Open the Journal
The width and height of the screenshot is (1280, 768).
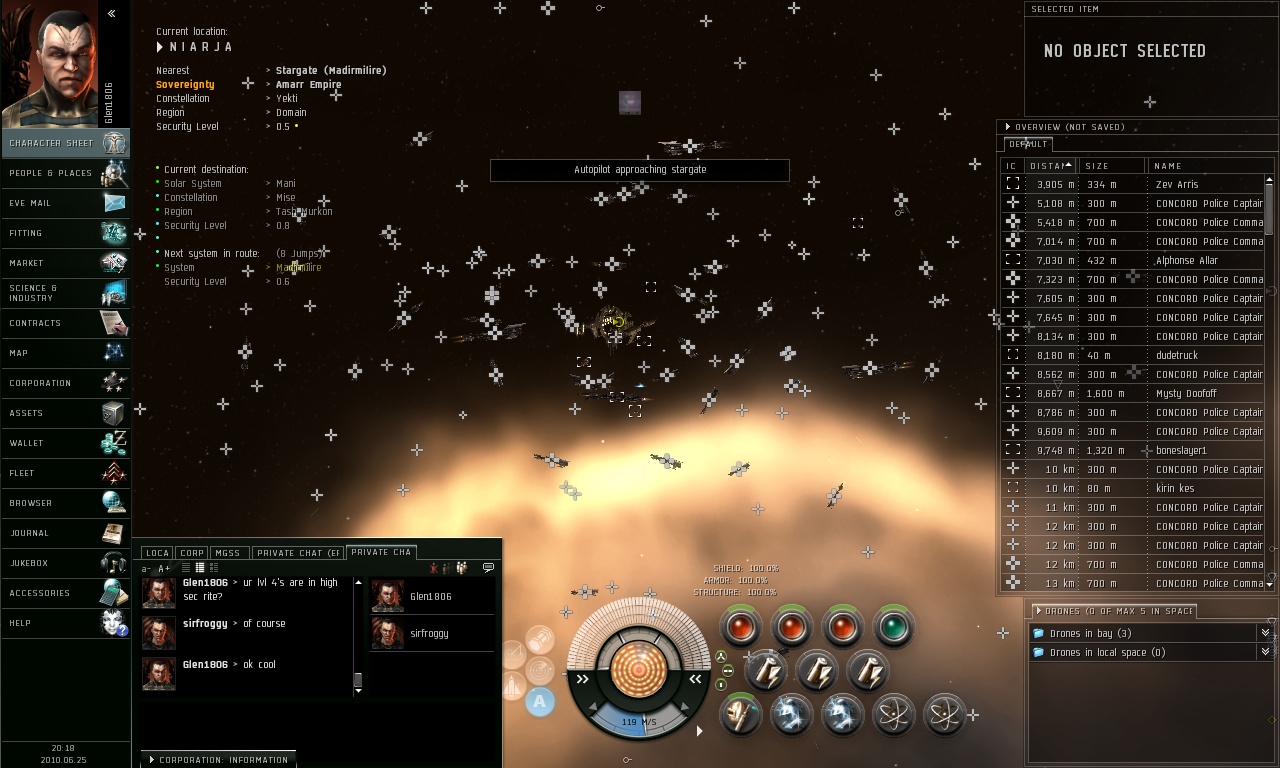65,533
